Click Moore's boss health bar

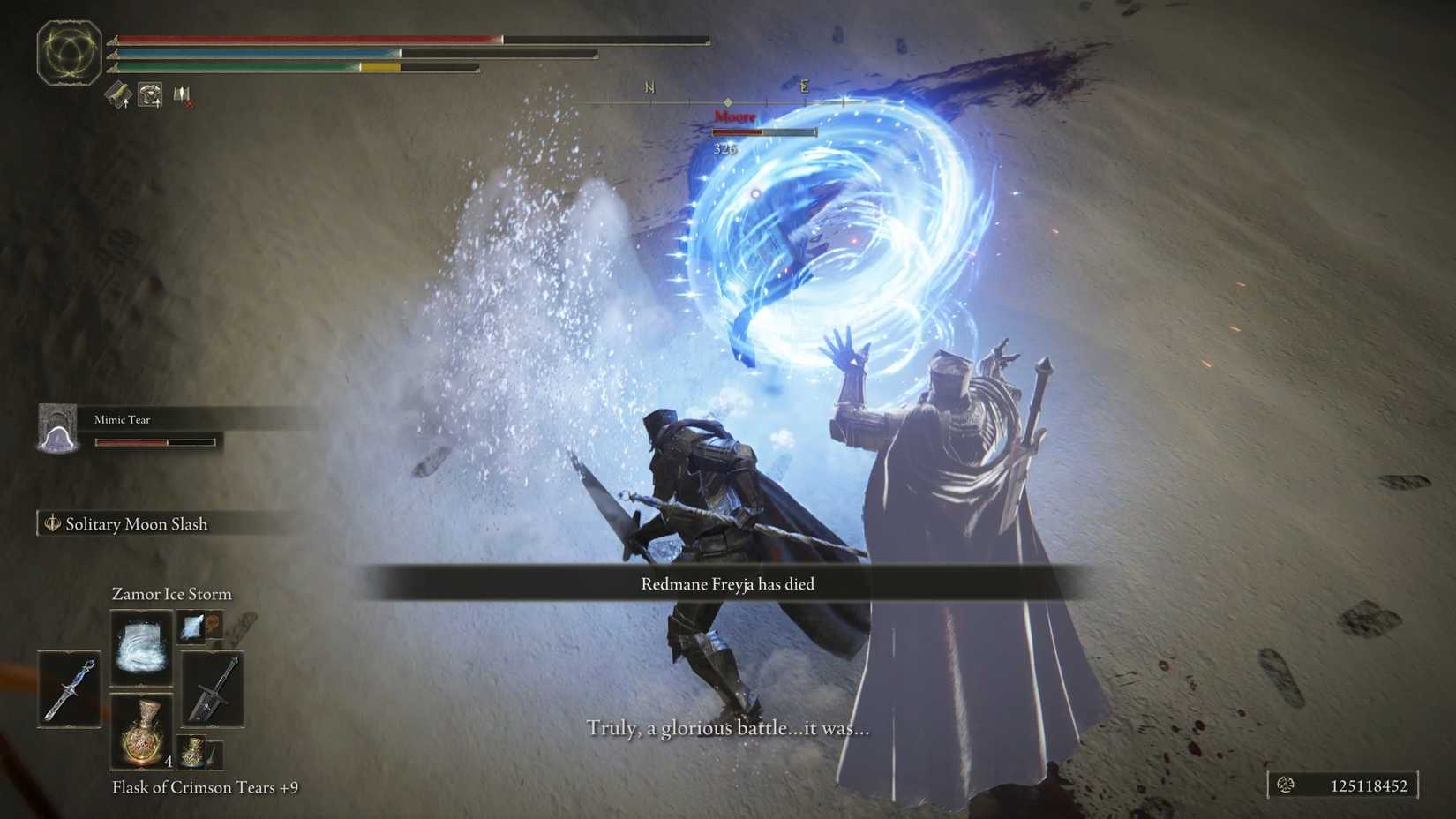coord(763,131)
